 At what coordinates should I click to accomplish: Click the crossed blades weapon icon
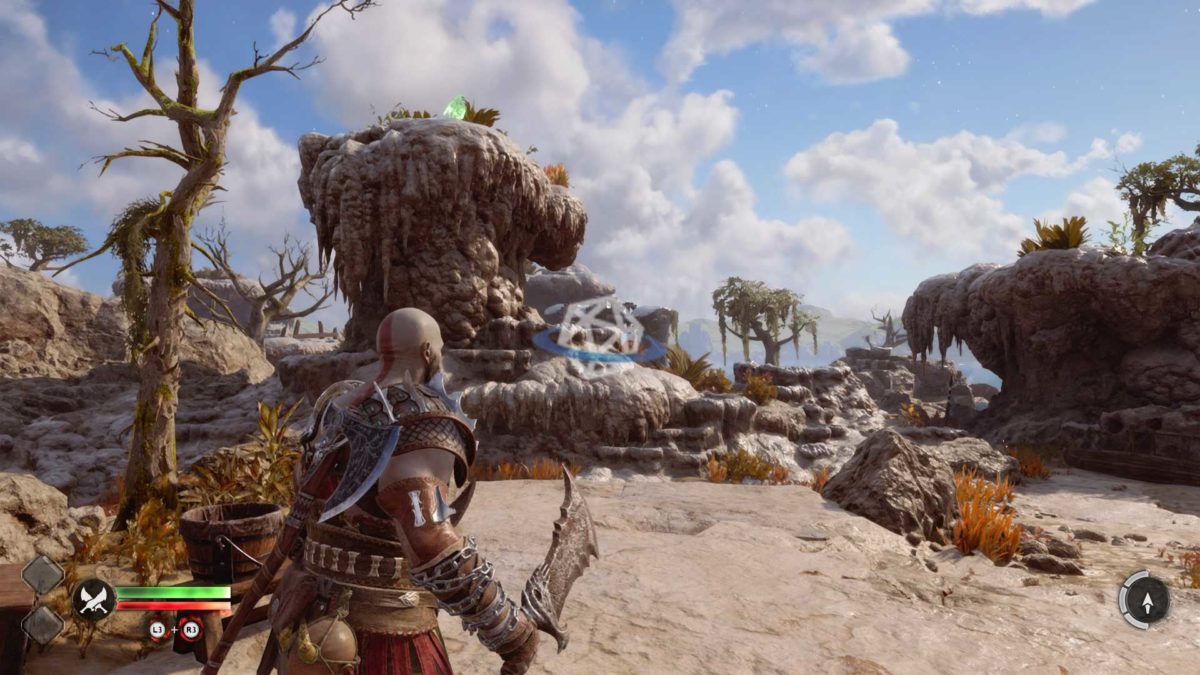pyautogui.click(x=94, y=598)
